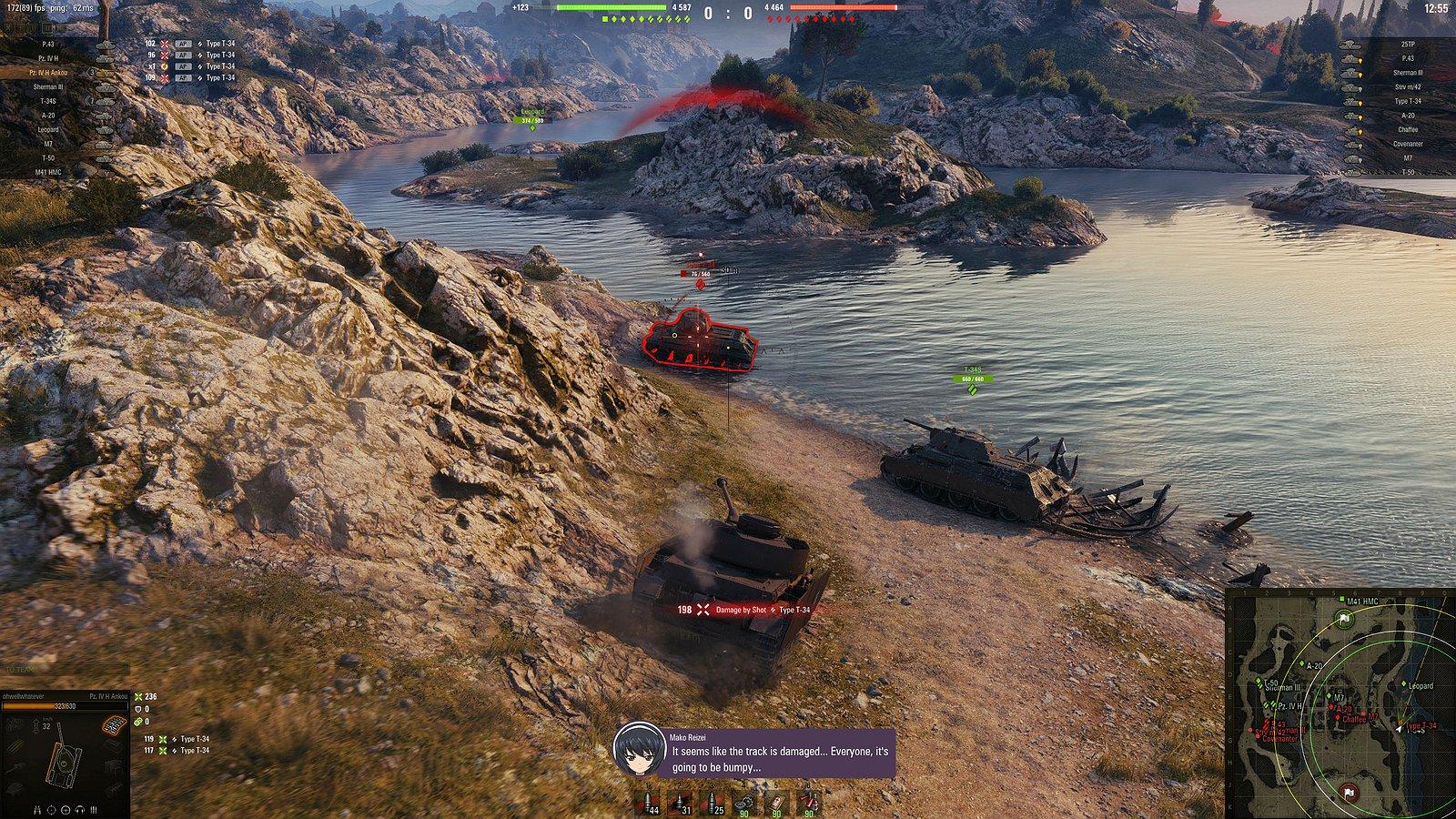Select Leopard in the allied team list

49,130
